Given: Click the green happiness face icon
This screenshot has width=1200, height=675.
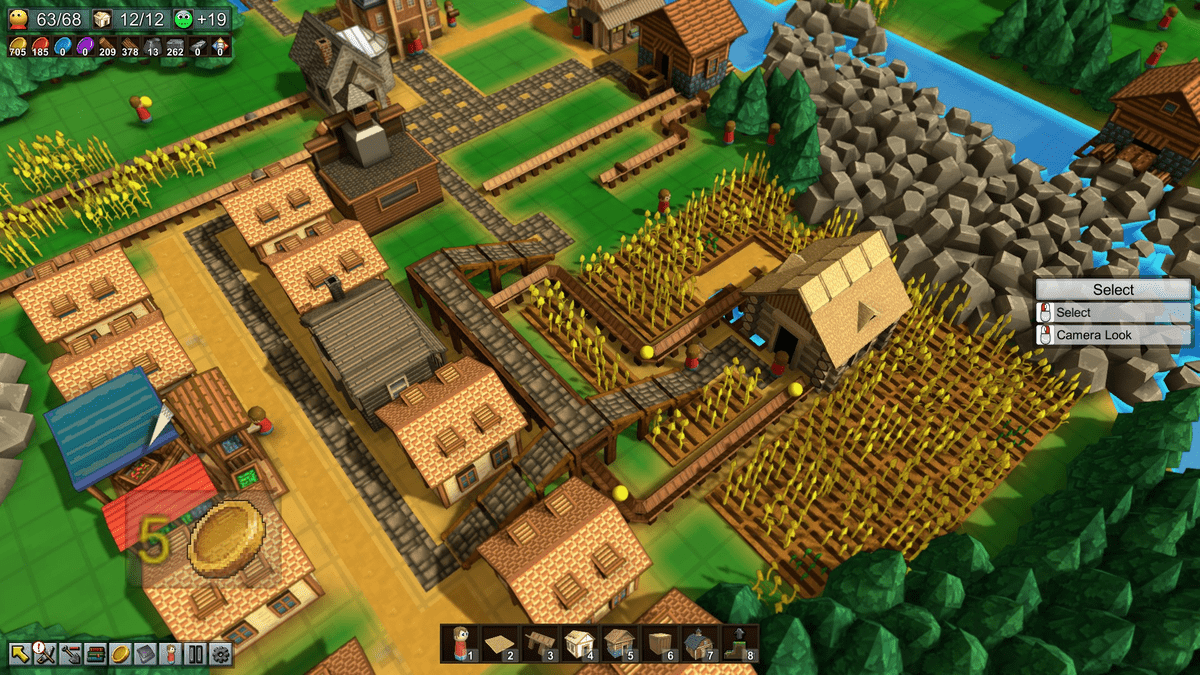Looking at the screenshot, I should (185, 19).
